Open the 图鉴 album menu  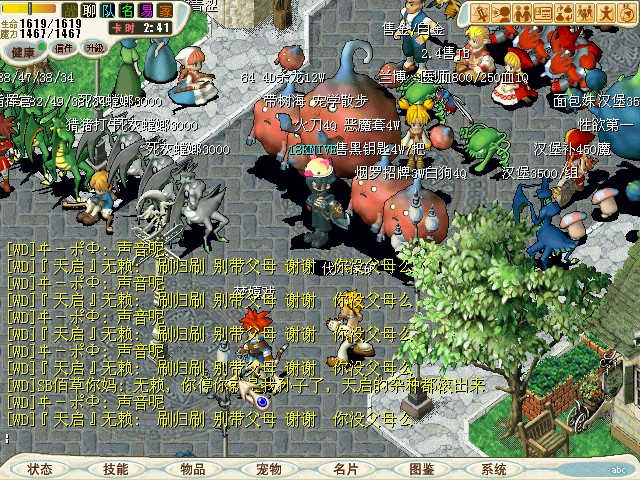pyautogui.click(x=421, y=468)
